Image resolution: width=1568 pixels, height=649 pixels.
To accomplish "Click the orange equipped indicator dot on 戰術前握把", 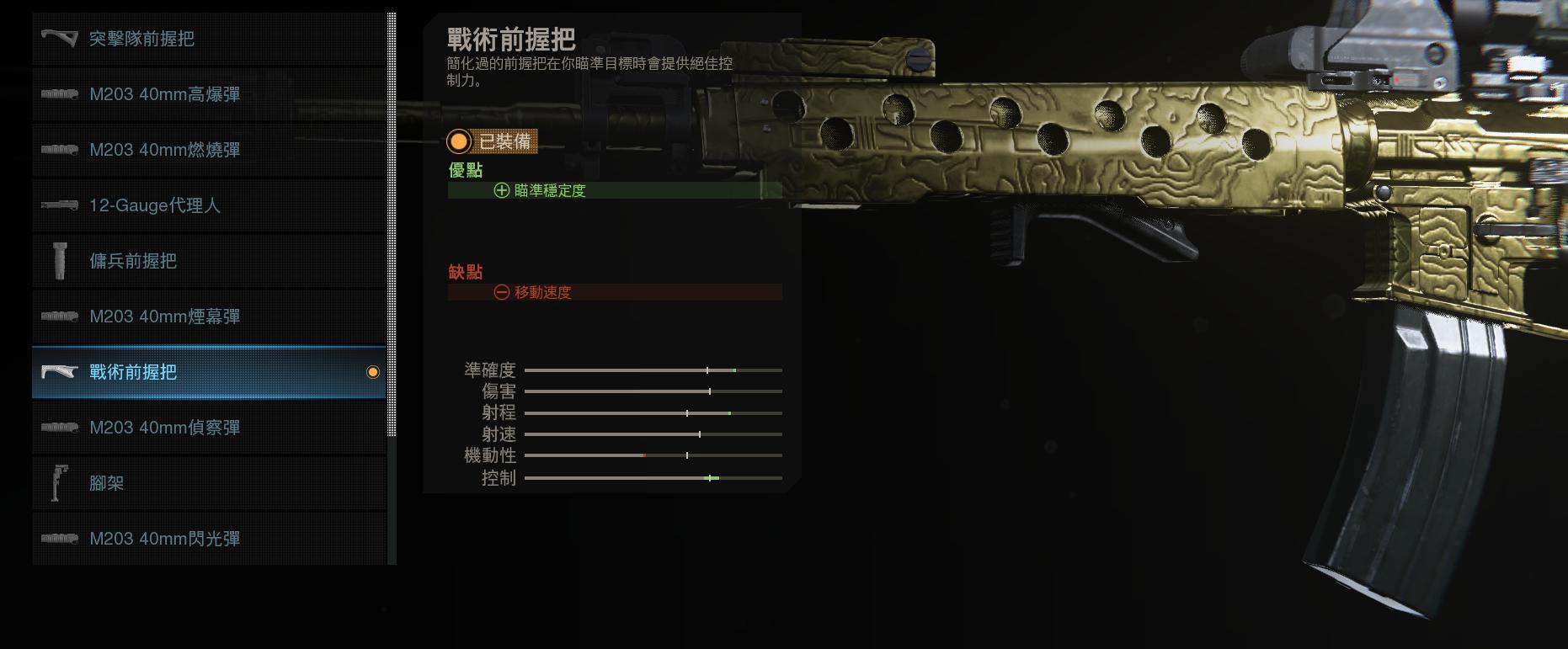I will (372, 371).
